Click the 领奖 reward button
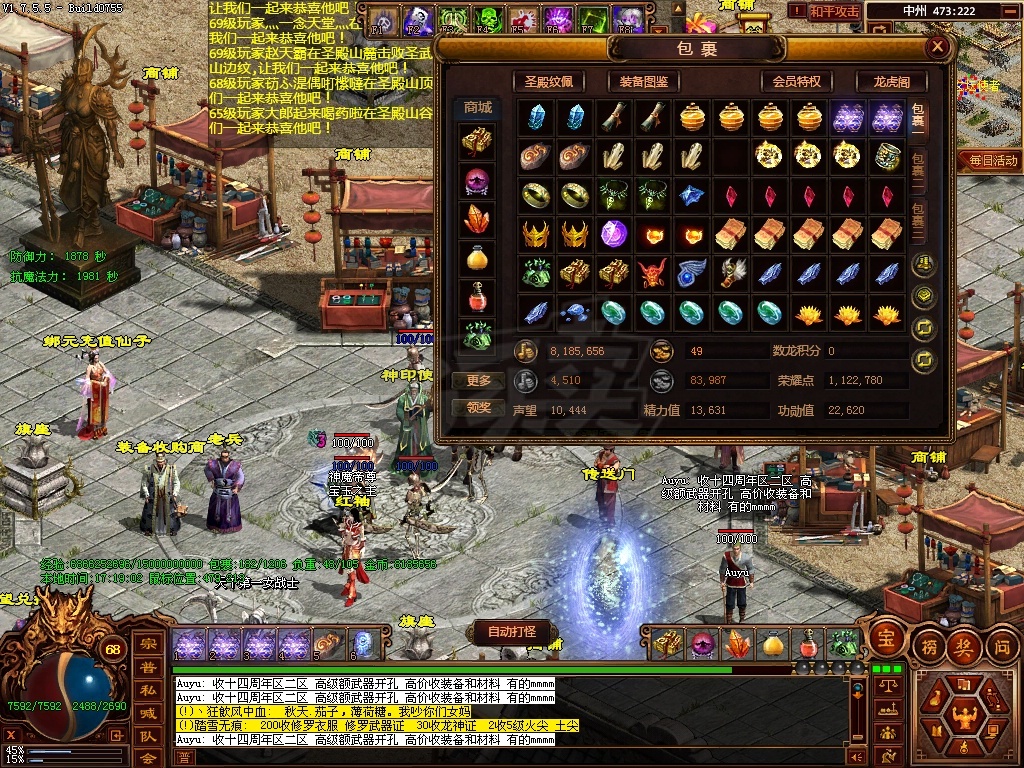Viewport: 1024px width, 768px height. coord(479,408)
